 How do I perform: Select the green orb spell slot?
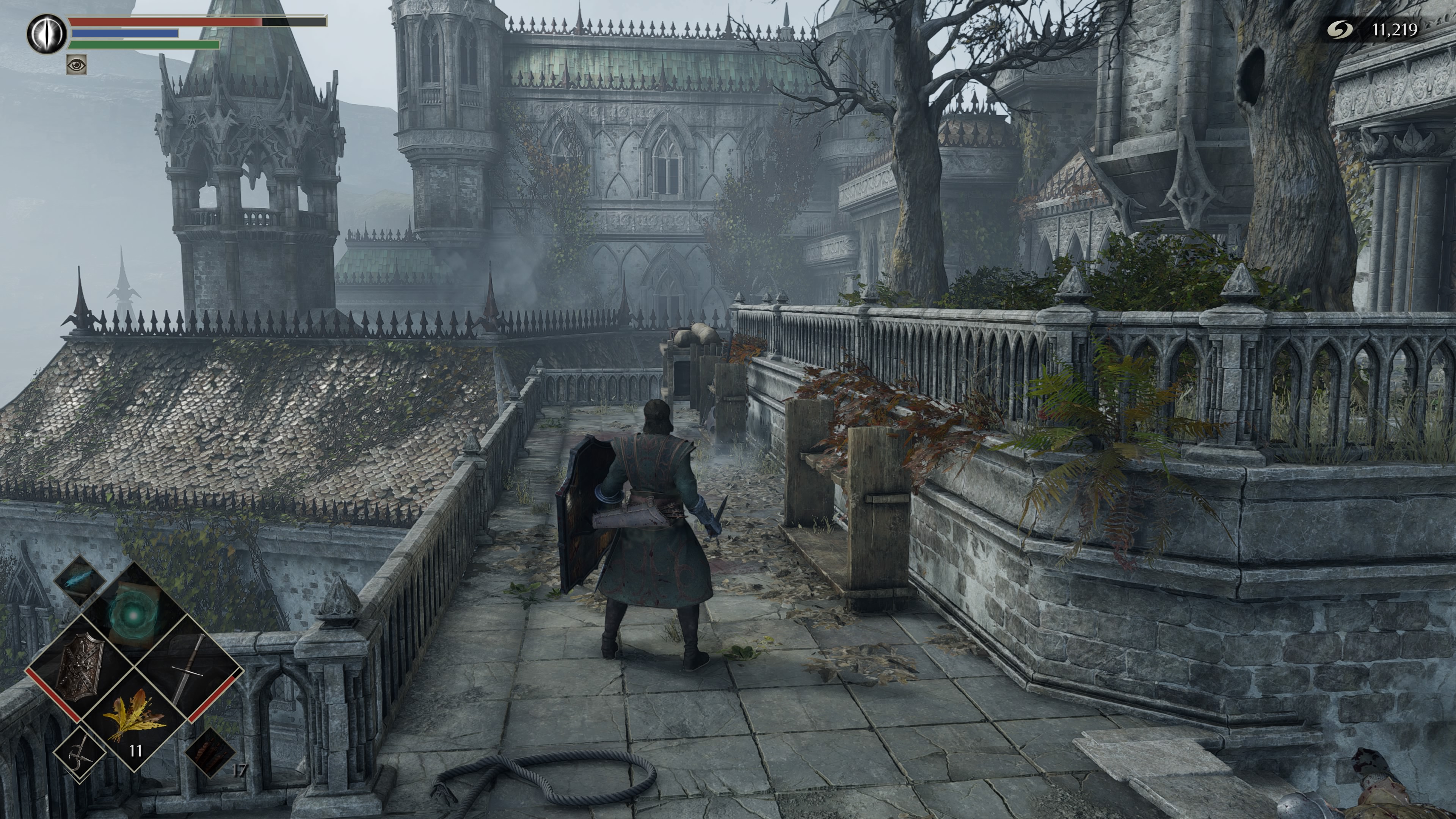(x=133, y=613)
